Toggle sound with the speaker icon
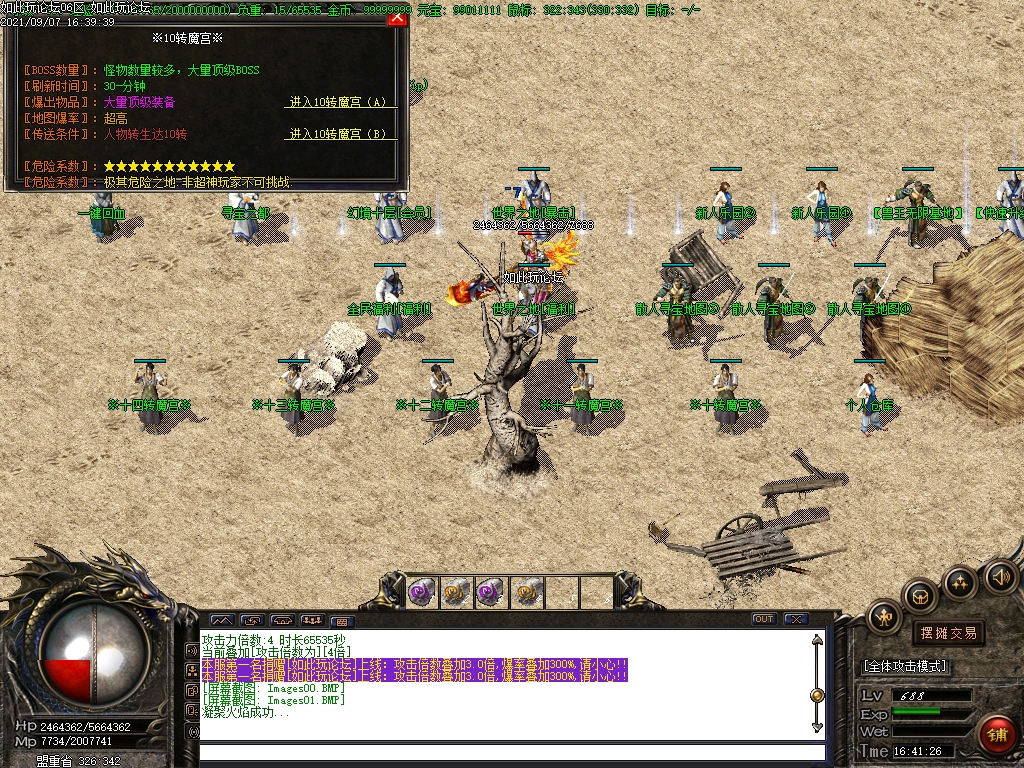Screen dimensions: 1024x768 [1000, 576]
